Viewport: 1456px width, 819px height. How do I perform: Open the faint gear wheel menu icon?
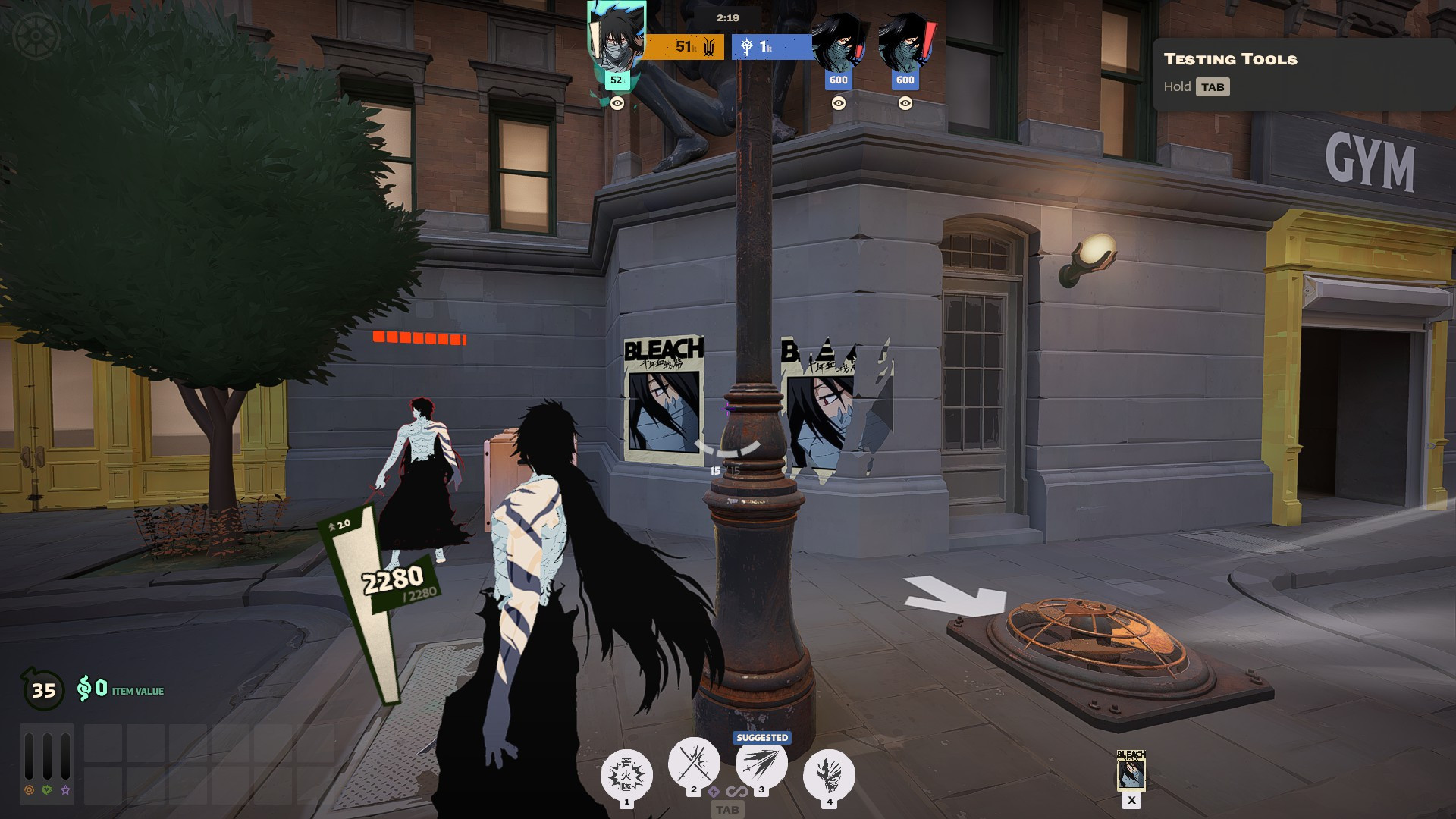click(34, 36)
